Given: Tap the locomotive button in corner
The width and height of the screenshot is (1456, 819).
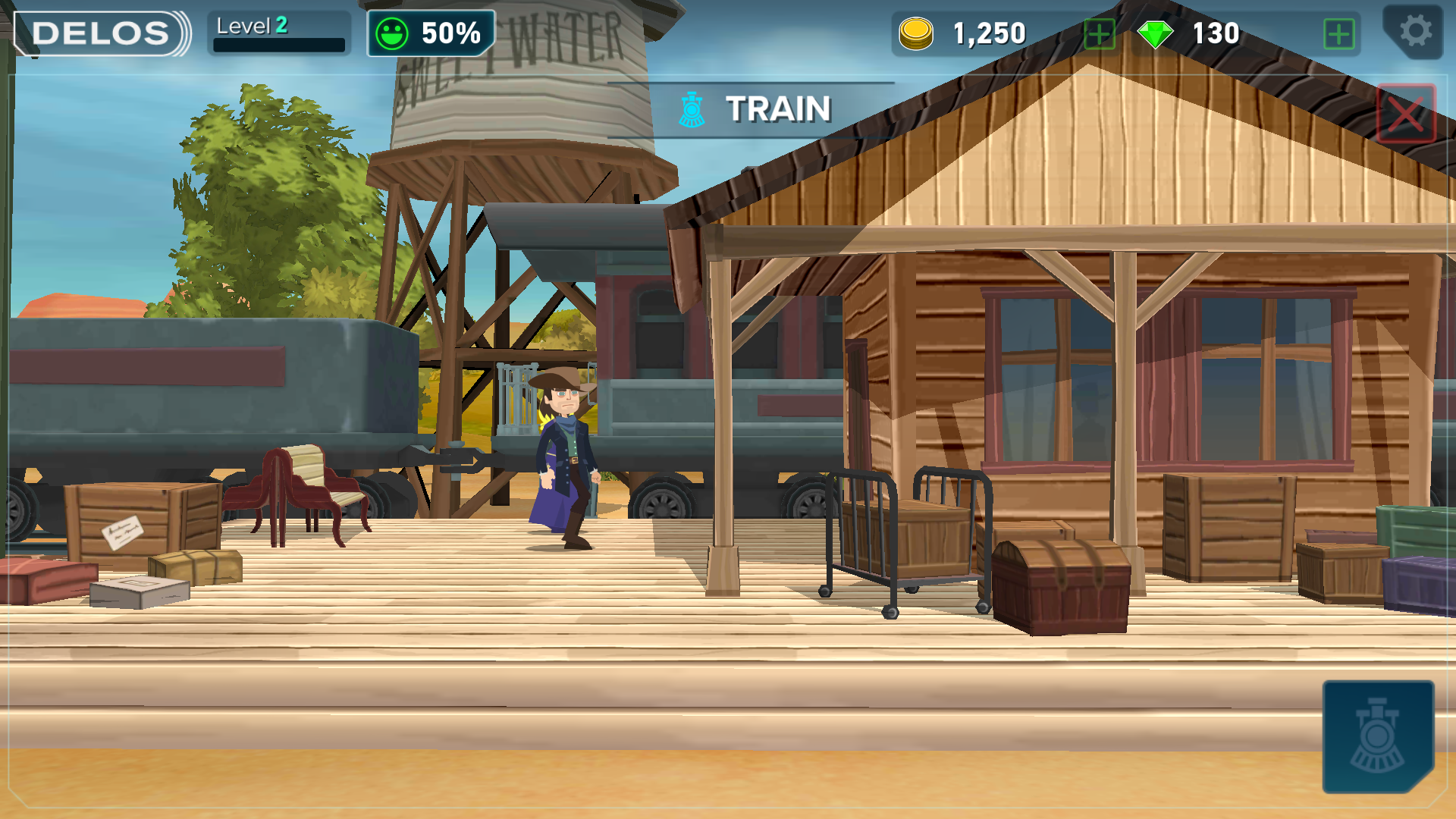Looking at the screenshot, I should point(1377,736).
